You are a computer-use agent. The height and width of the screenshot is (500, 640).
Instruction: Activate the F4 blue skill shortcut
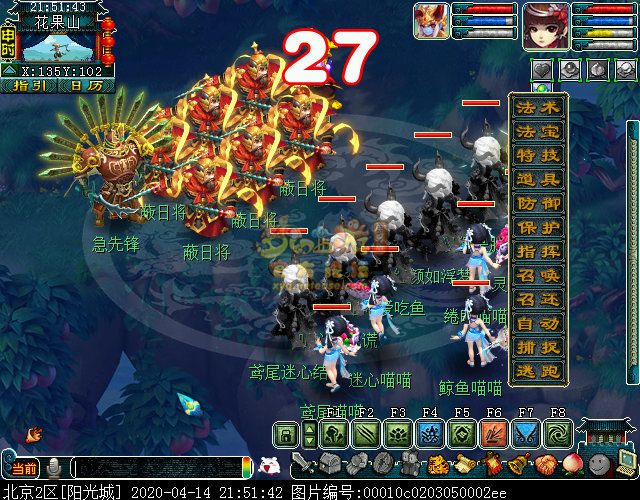tap(429, 434)
